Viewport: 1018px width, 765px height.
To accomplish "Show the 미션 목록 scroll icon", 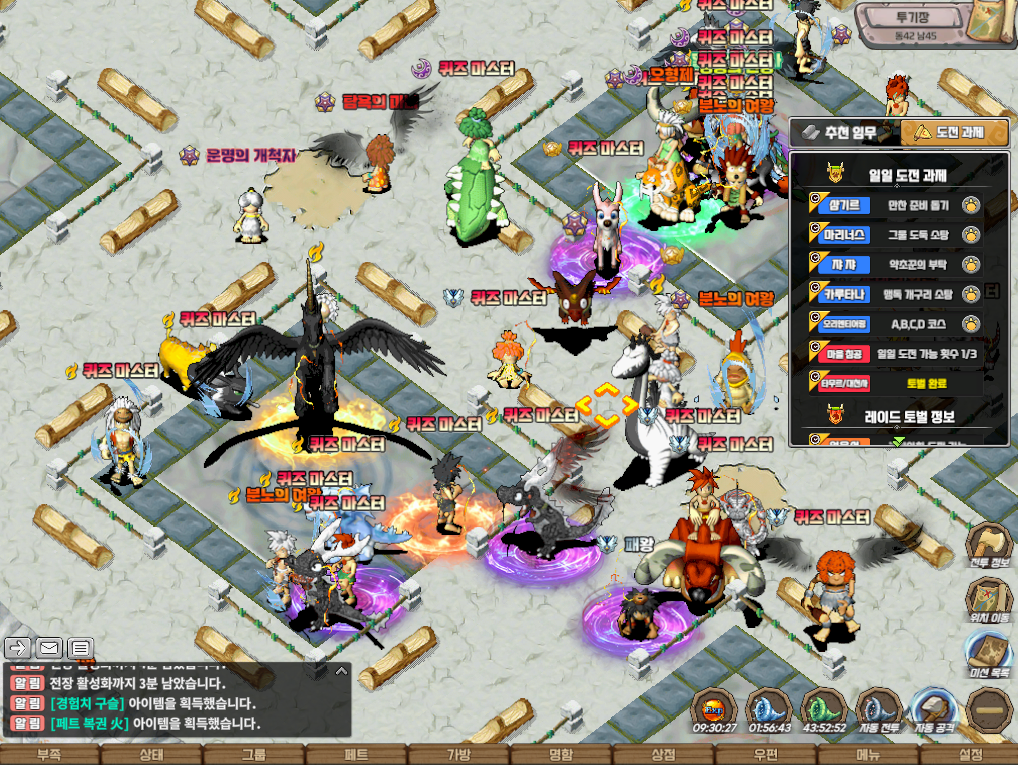I will 987,654.
